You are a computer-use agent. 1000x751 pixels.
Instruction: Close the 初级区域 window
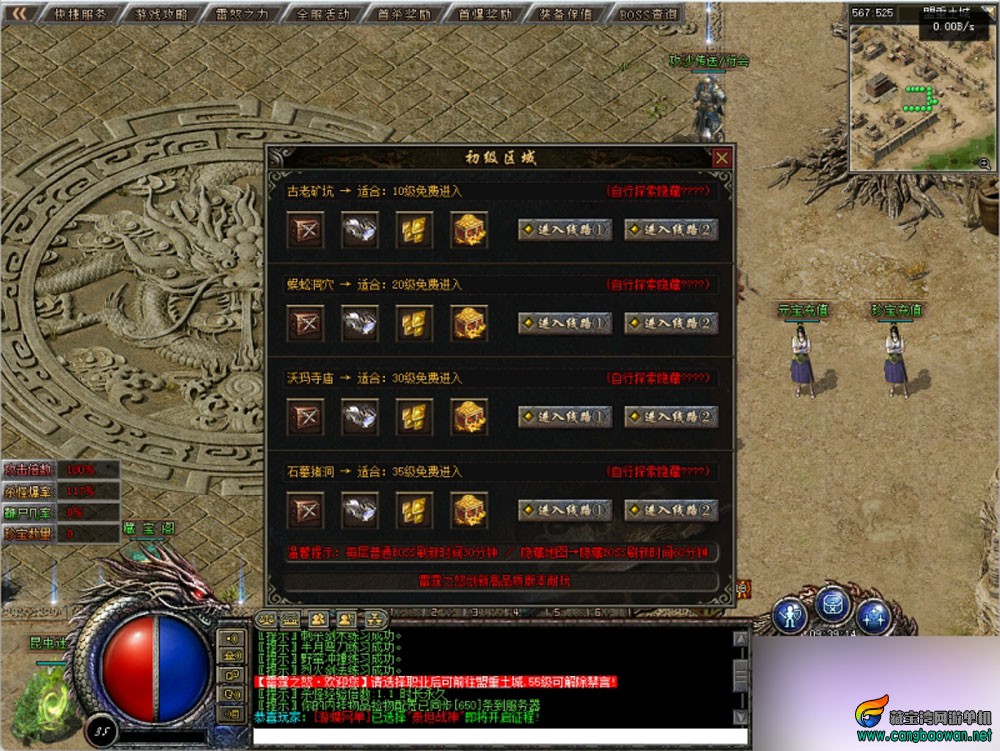721,158
